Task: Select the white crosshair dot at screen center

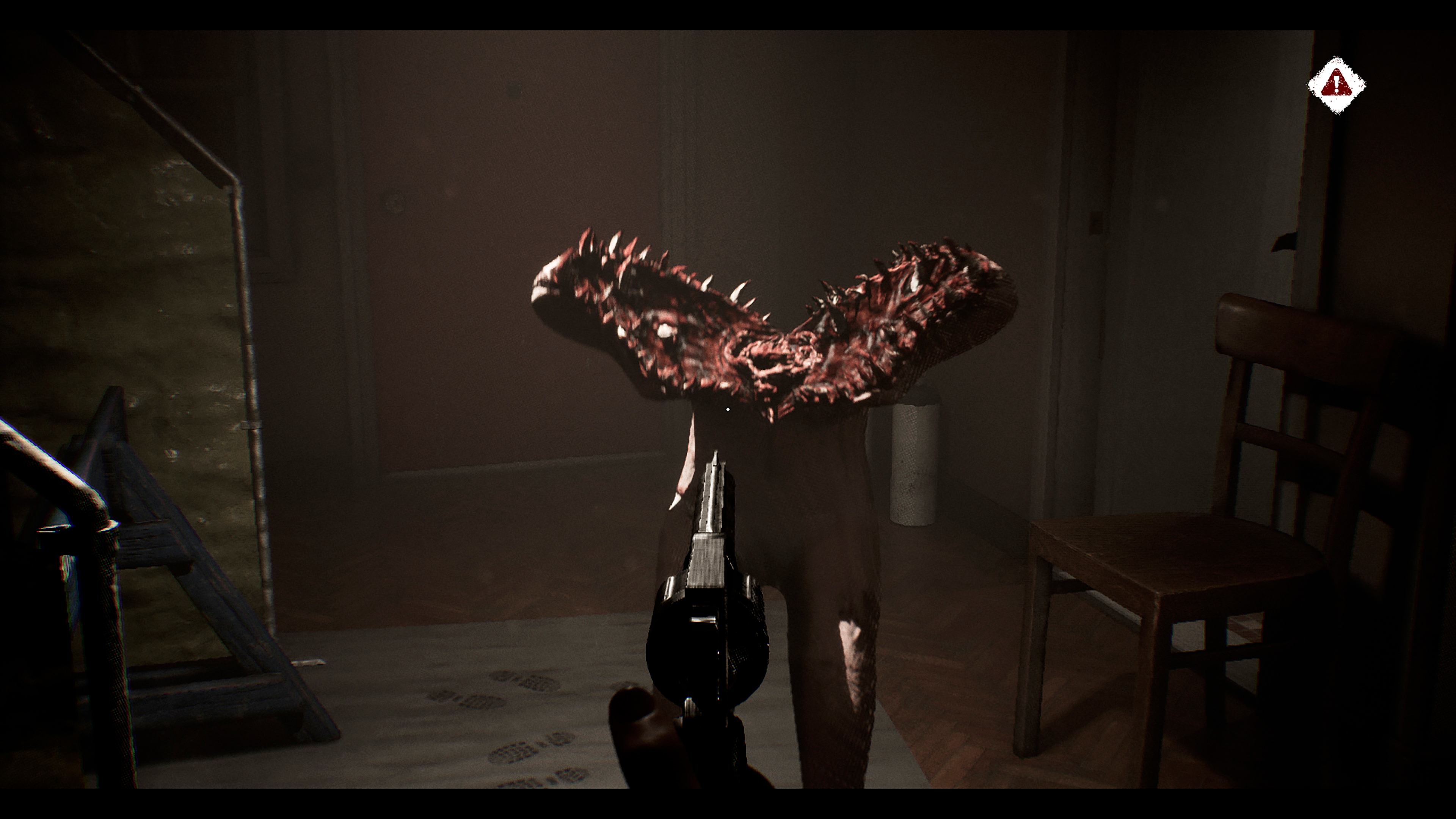Action: click(728, 409)
